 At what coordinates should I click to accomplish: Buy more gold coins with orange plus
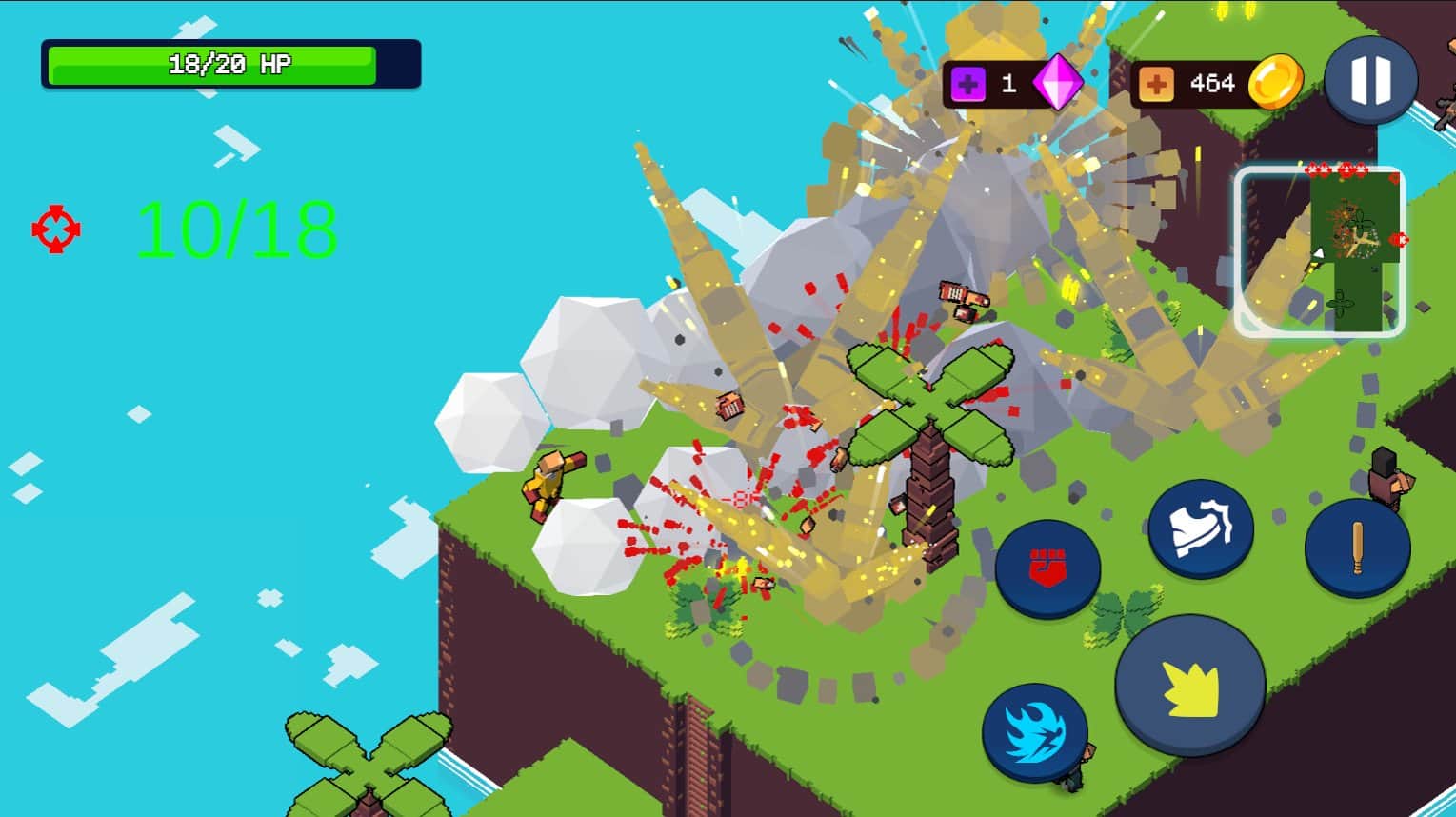(1155, 85)
